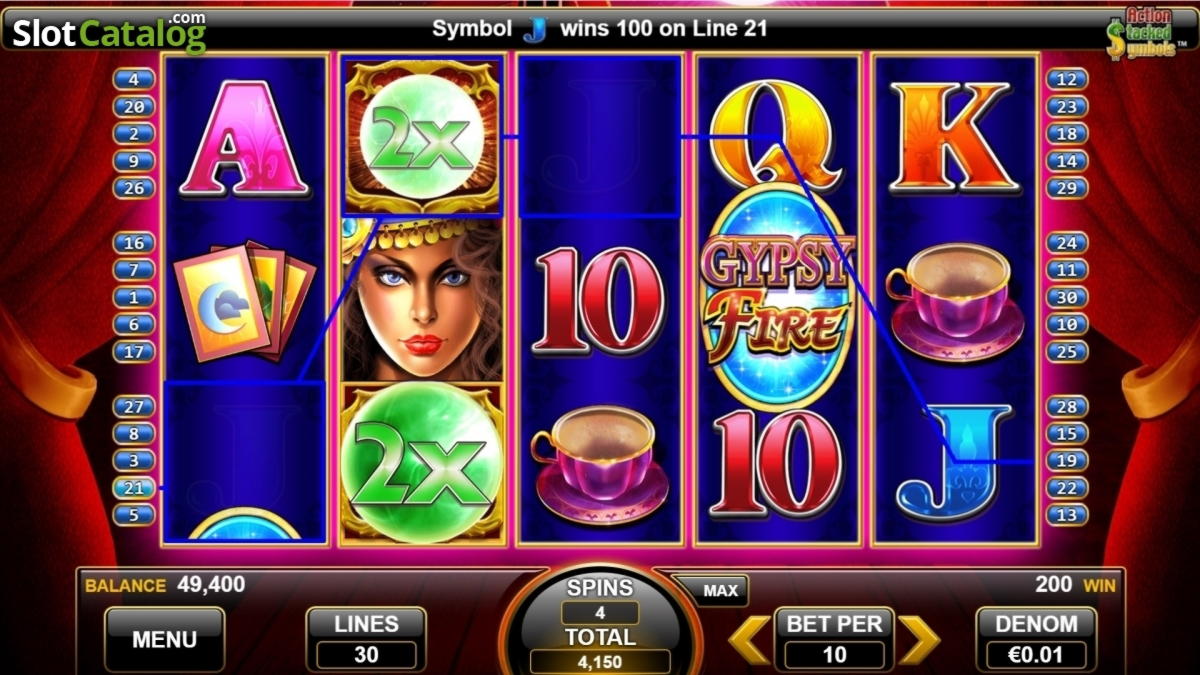Select the MAX bet button

[x=720, y=591]
